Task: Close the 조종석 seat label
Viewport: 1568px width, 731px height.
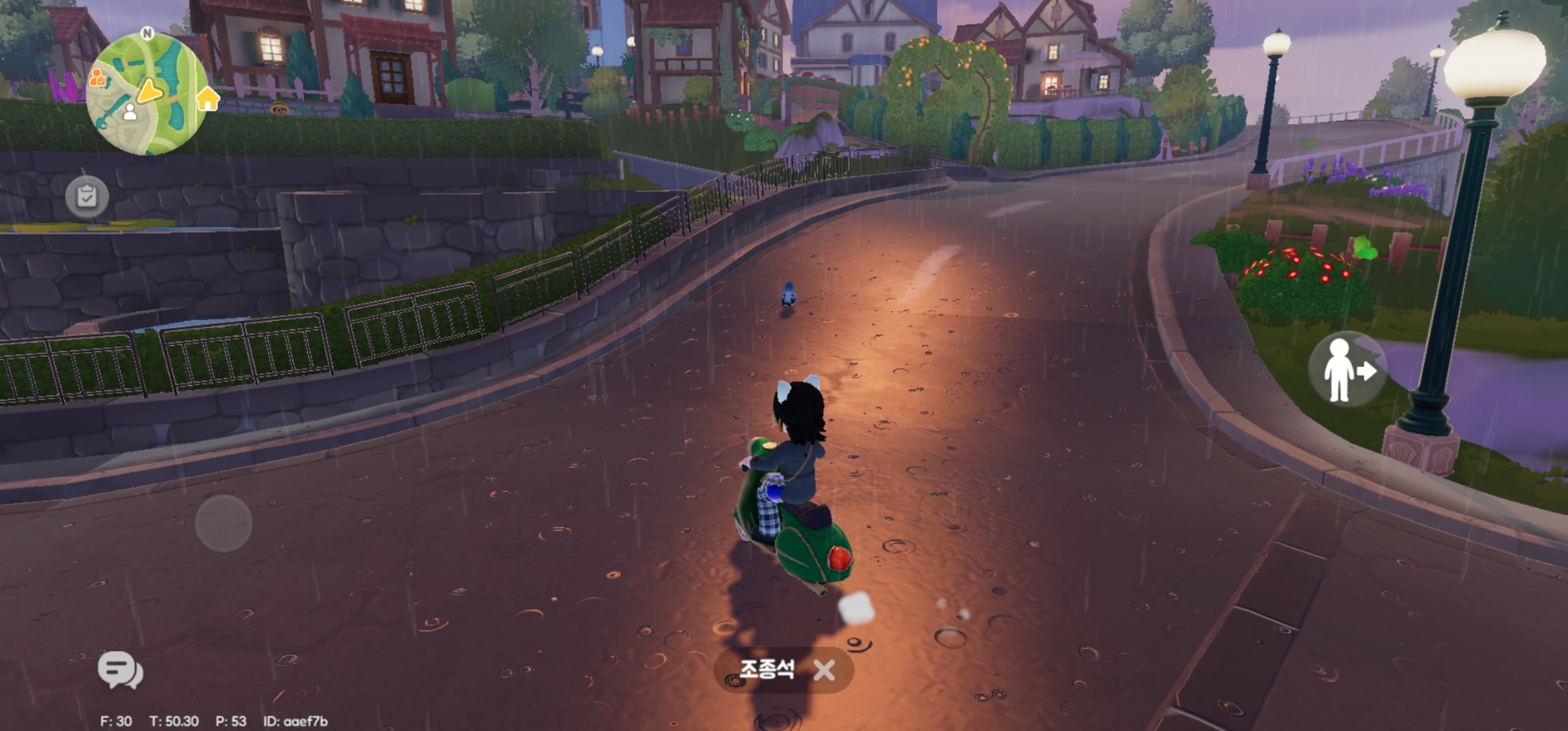Action: 824,671
